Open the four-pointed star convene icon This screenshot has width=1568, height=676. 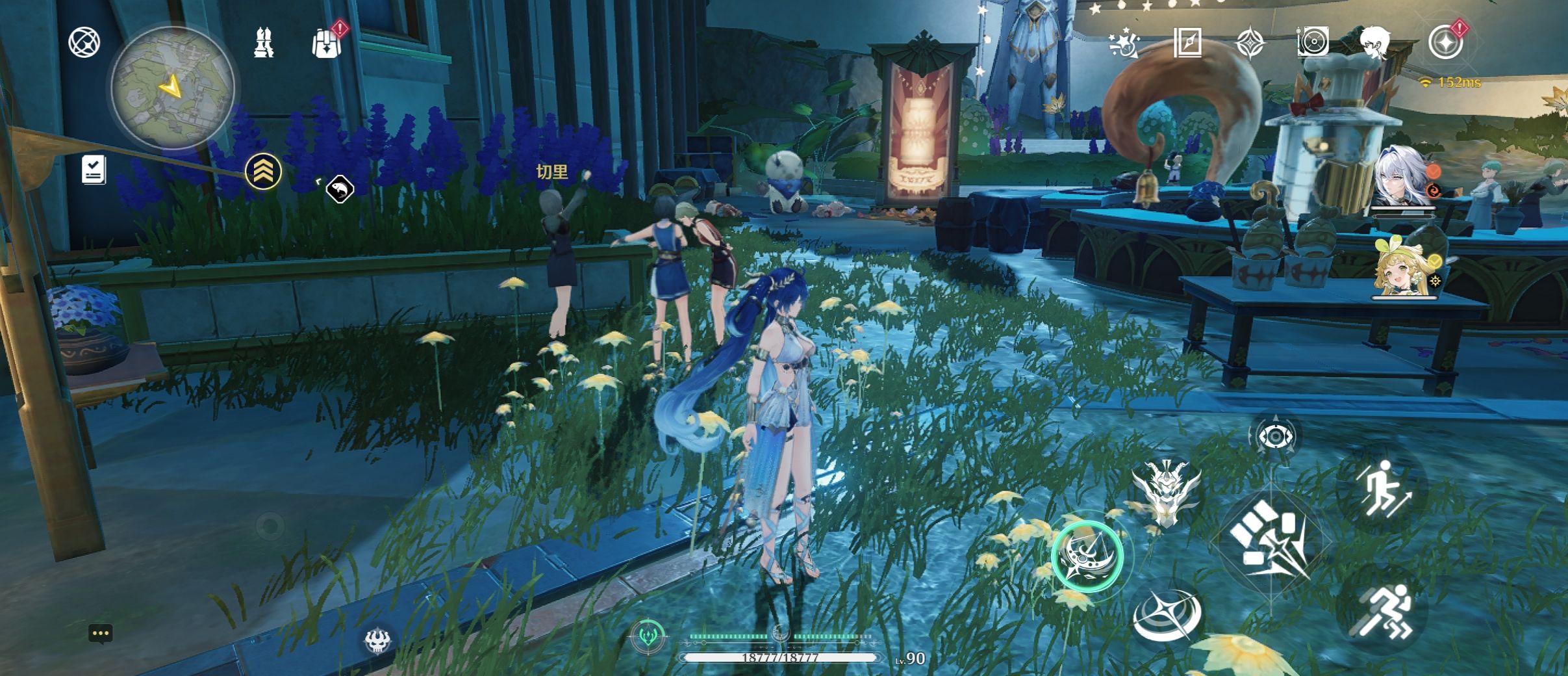pyautogui.click(x=1250, y=44)
